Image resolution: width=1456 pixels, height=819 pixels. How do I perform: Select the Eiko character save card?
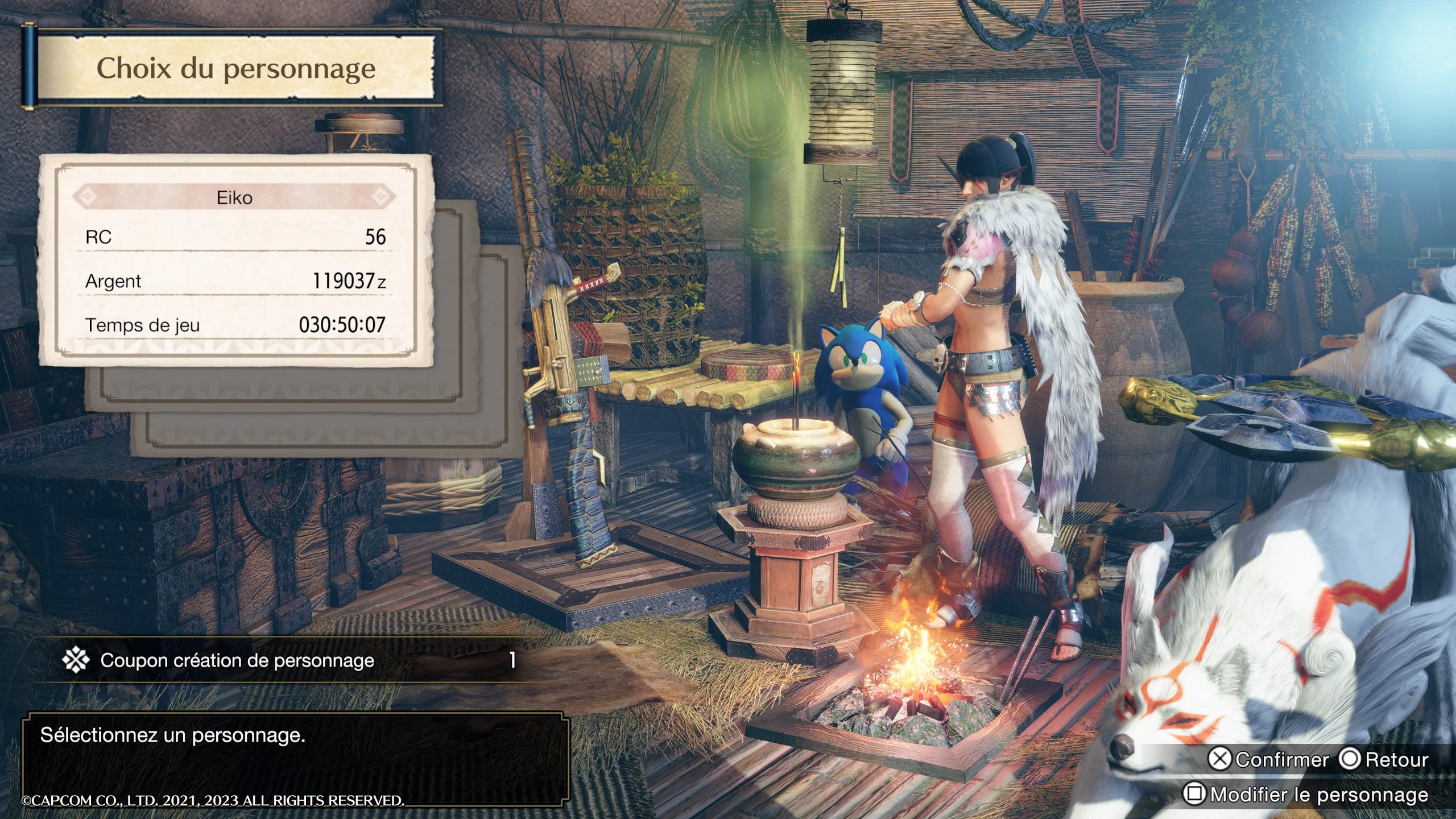(235, 262)
